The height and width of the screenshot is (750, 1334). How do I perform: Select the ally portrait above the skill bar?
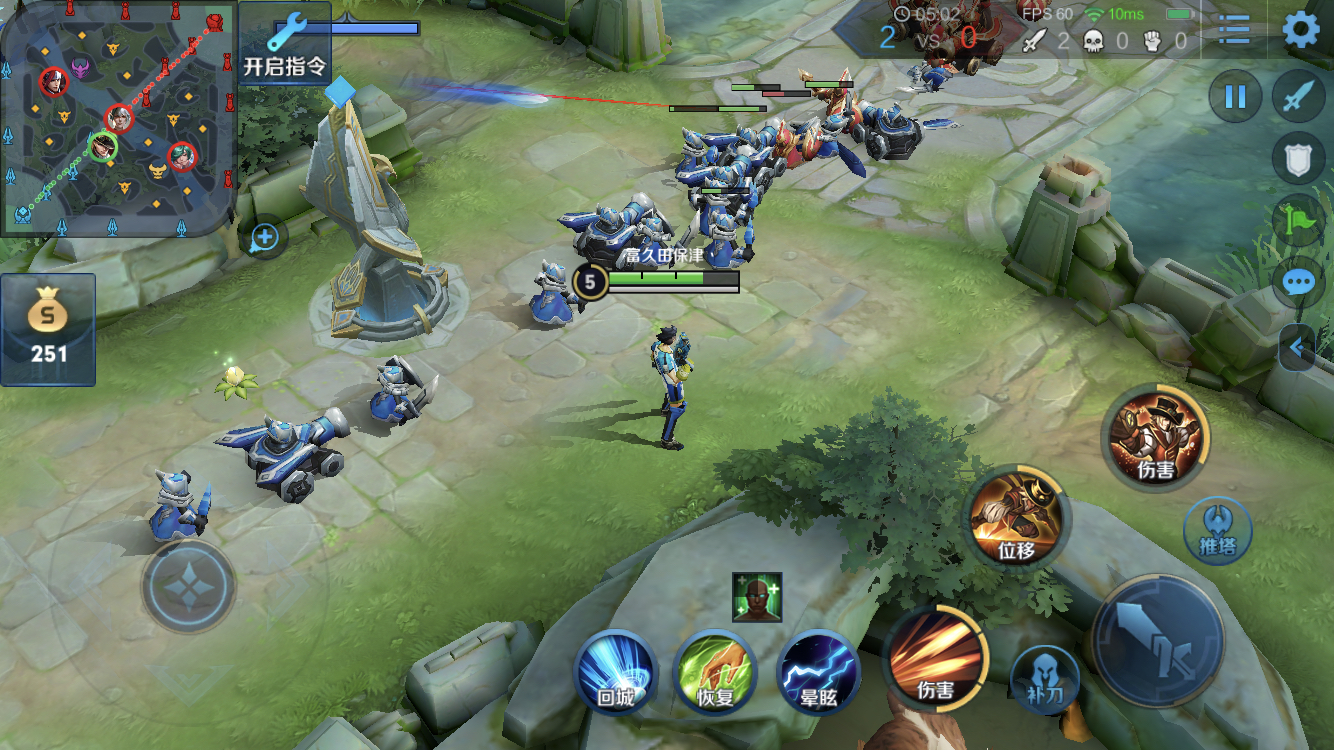pos(756,597)
